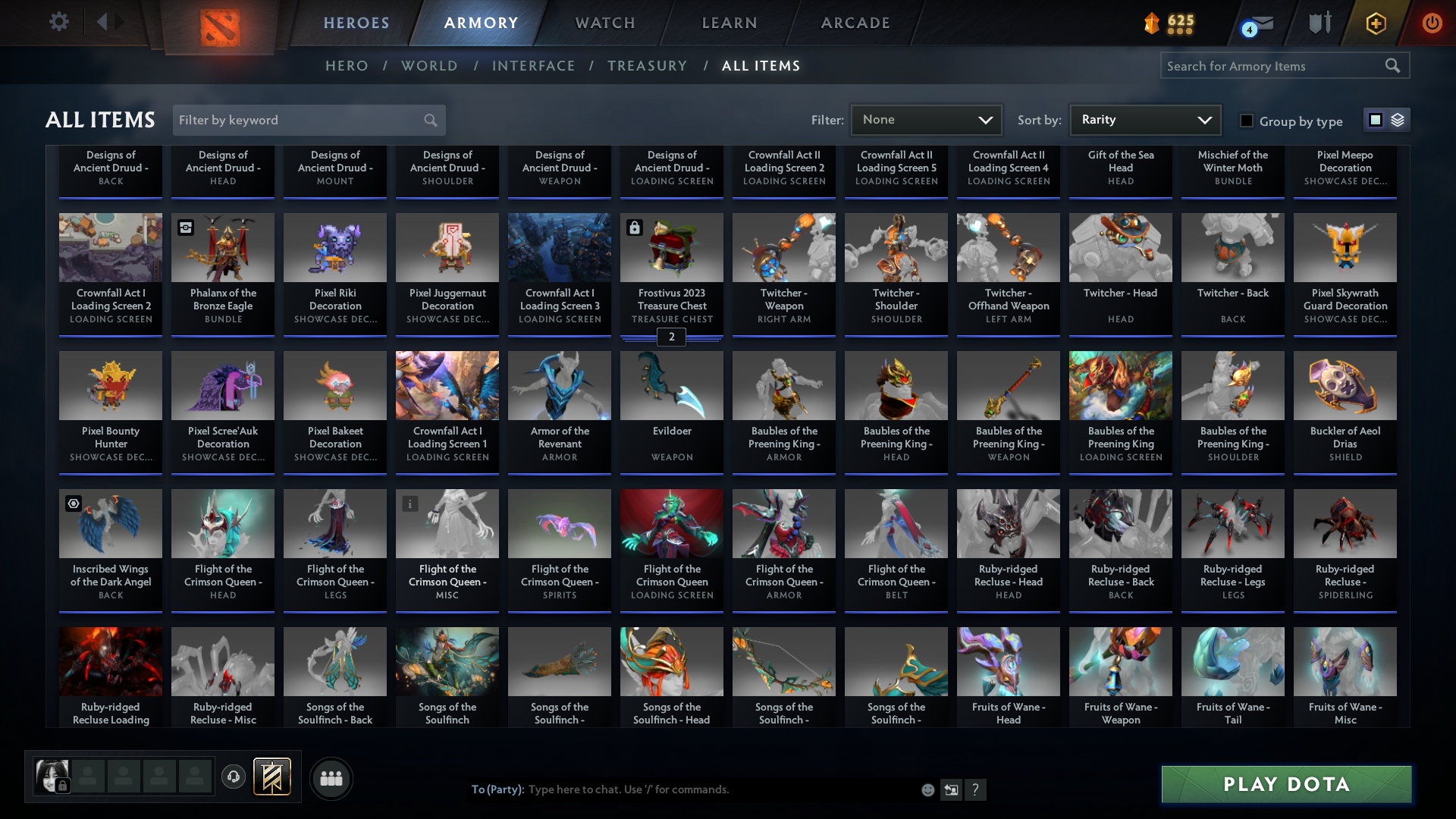Open the emoticon picker in chat
Image resolution: width=1456 pixels, height=819 pixels.
pos(927,789)
